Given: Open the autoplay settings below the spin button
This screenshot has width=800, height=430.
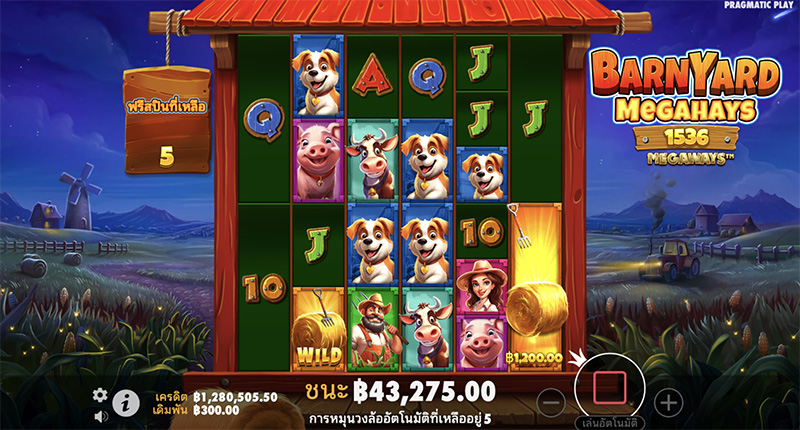Looking at the screenshot, I should [x=608, y=423].
